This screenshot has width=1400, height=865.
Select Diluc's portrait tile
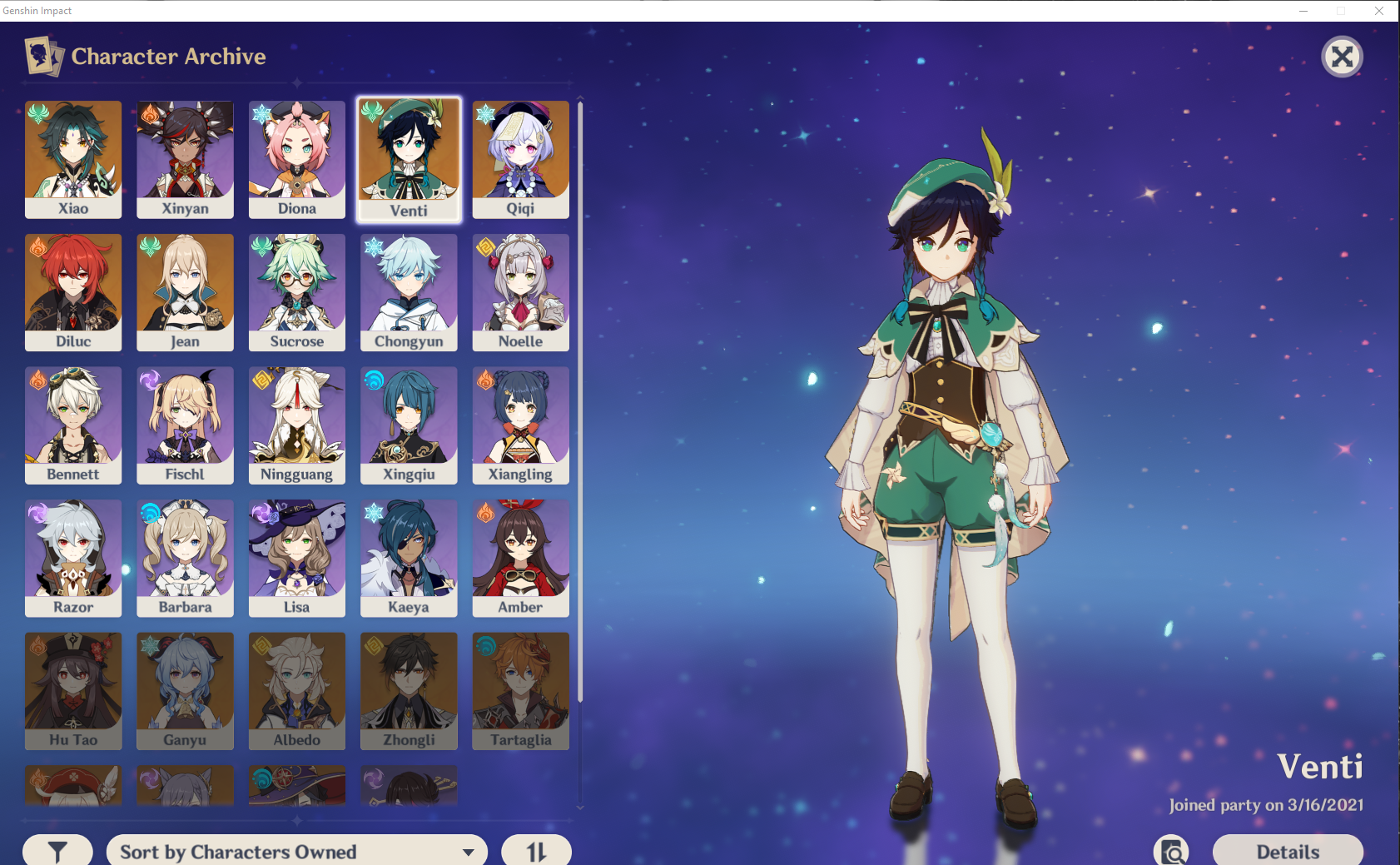click(73, 292)
